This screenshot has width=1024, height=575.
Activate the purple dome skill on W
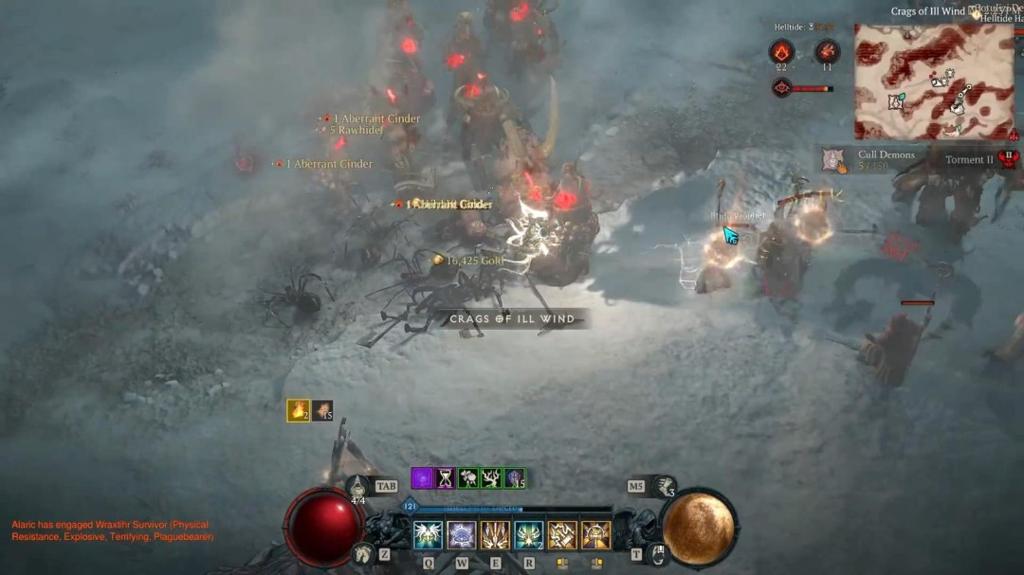[462, 536]
